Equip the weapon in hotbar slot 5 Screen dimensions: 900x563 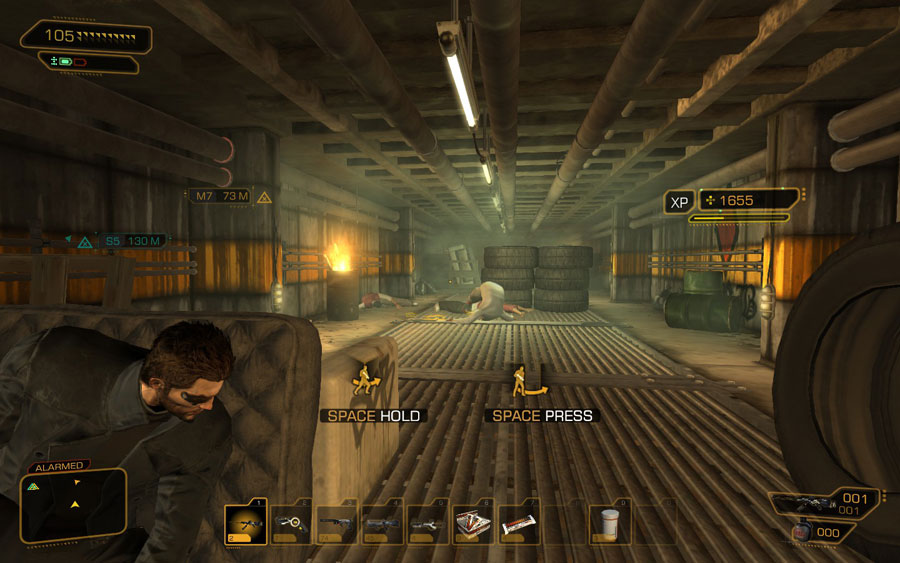pos(428,522)
